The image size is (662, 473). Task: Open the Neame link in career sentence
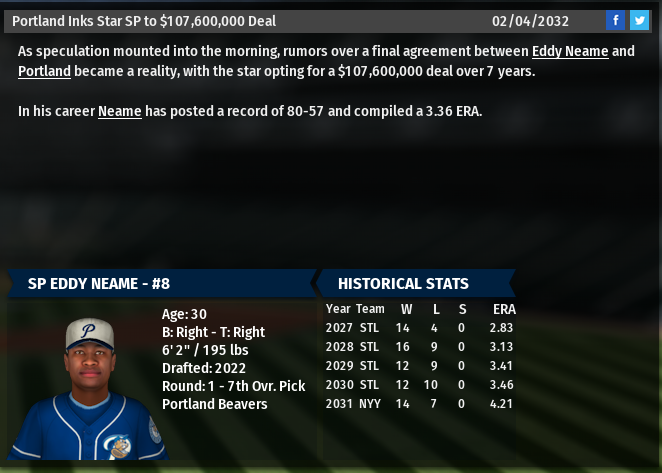(119, 111)
